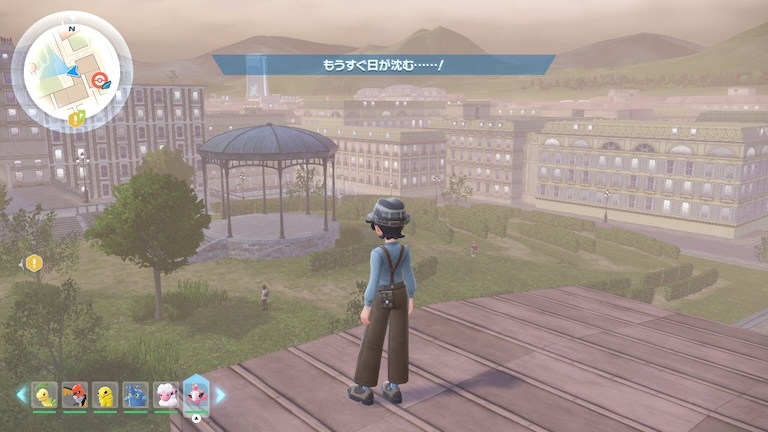
Task: Open the circular minimap
Action: tap(72, 68)
